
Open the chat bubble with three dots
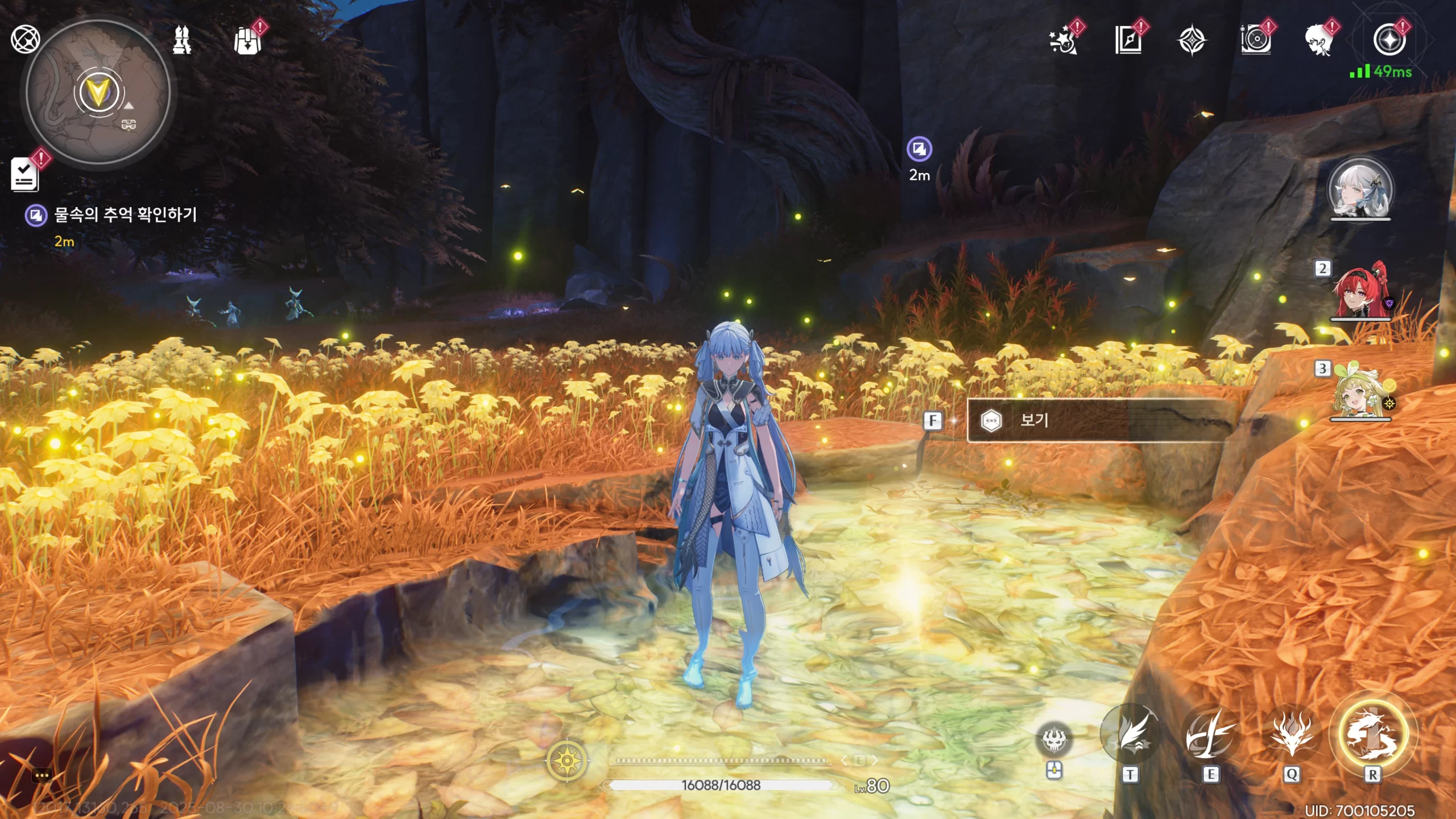(x=42, y=775)
